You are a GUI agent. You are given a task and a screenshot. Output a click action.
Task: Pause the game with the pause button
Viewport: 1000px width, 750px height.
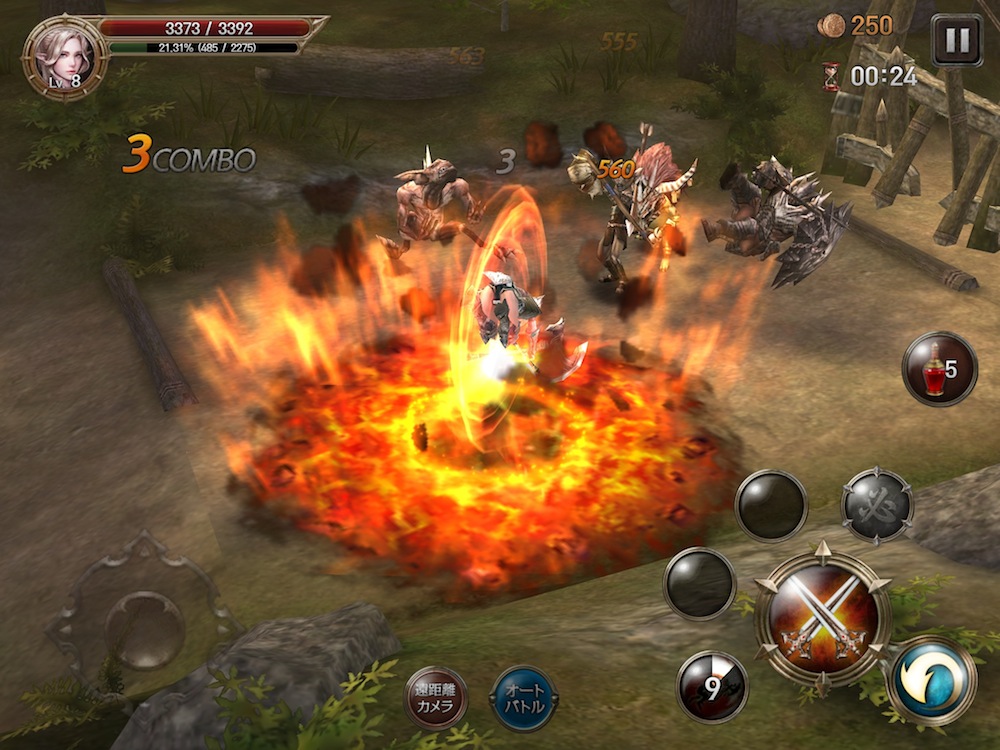click(956, 40)
